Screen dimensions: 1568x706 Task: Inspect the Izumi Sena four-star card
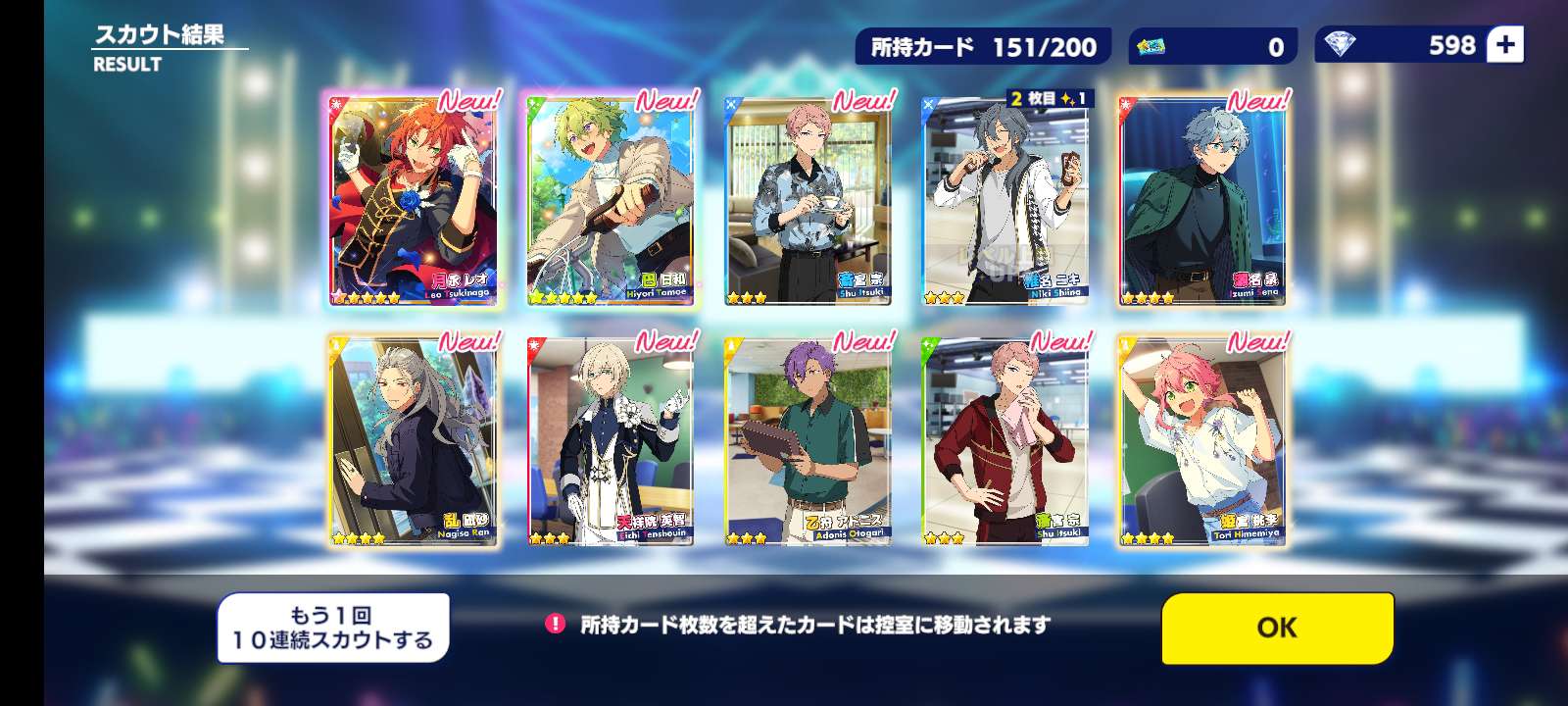tap(1203, 201)
